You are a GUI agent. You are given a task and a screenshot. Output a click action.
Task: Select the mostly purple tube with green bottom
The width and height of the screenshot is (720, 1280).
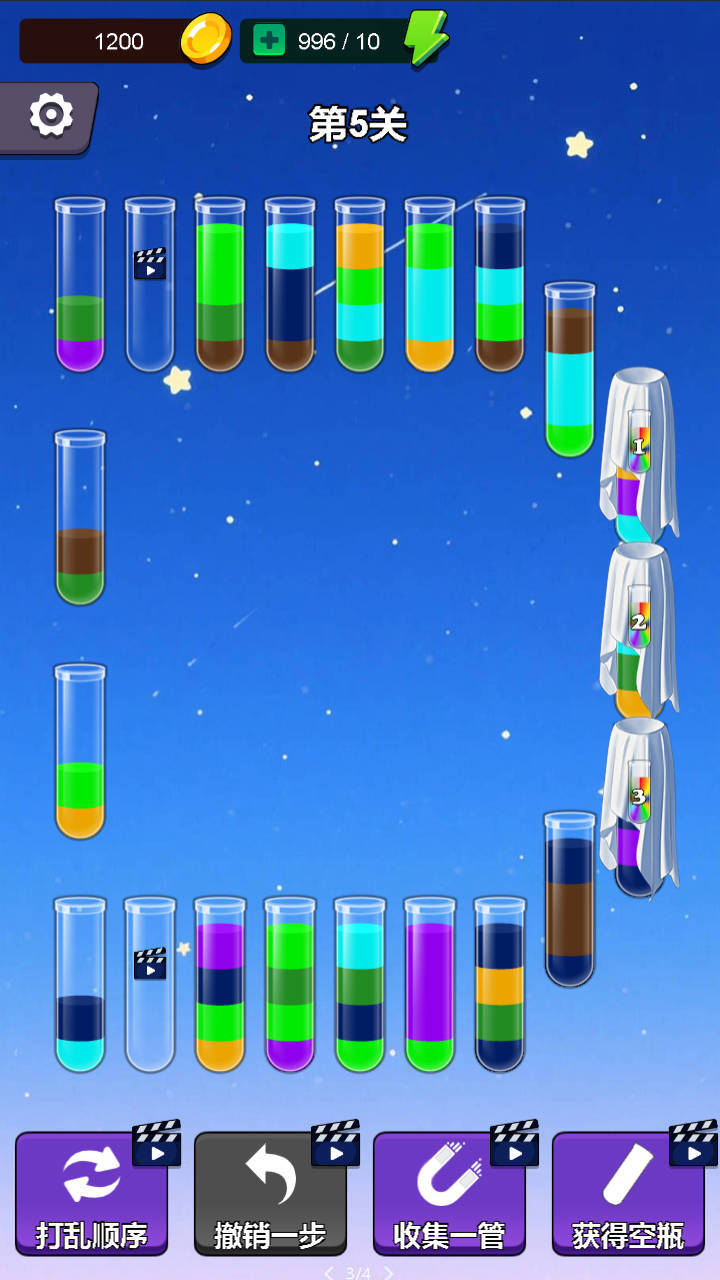430,988
